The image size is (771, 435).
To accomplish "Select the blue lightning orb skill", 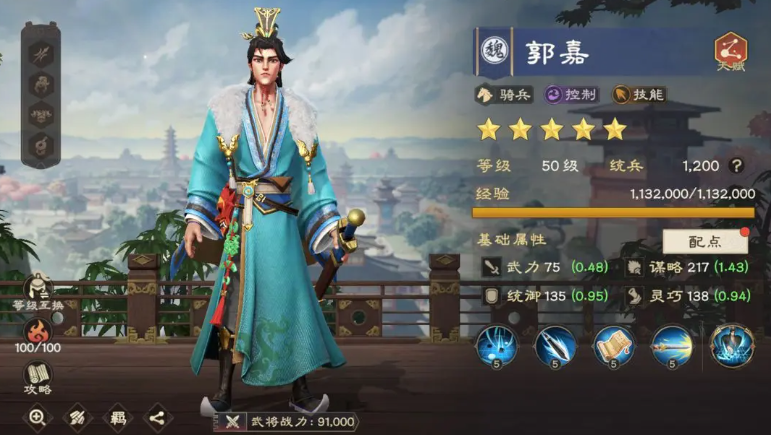I will (x=496, y=347).
